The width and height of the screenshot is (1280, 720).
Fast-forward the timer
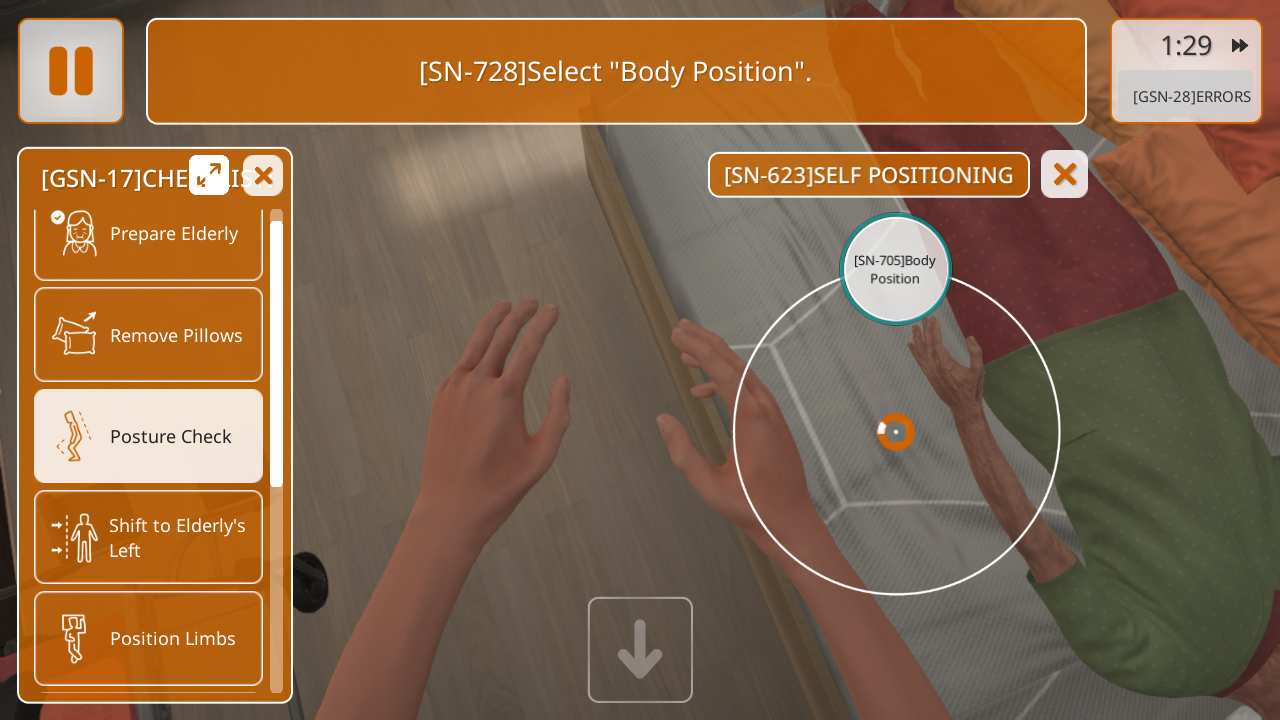point(1239,45)
